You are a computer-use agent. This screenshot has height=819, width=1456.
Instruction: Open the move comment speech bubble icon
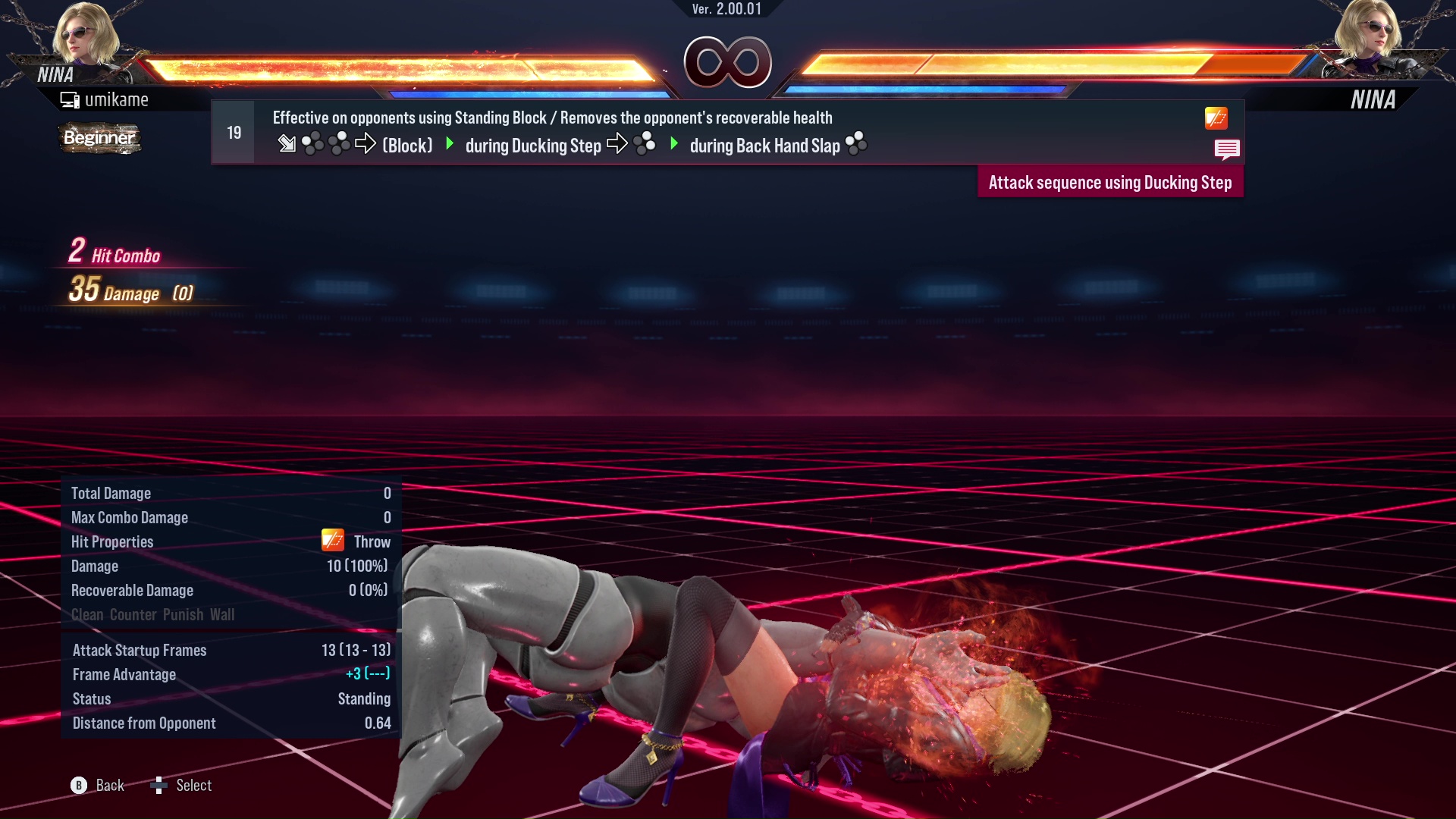(1228, 149)
